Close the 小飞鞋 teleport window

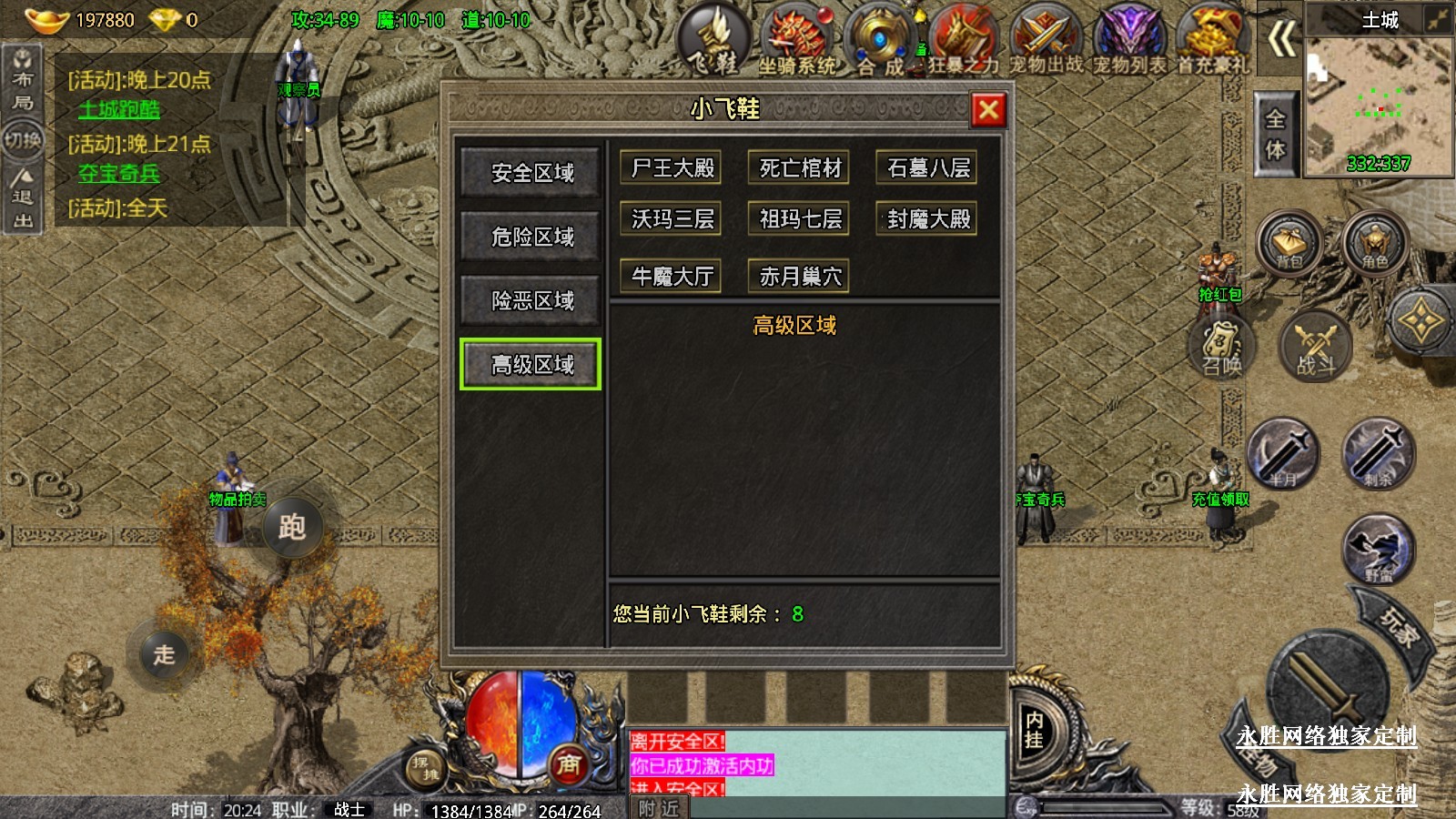988,110
